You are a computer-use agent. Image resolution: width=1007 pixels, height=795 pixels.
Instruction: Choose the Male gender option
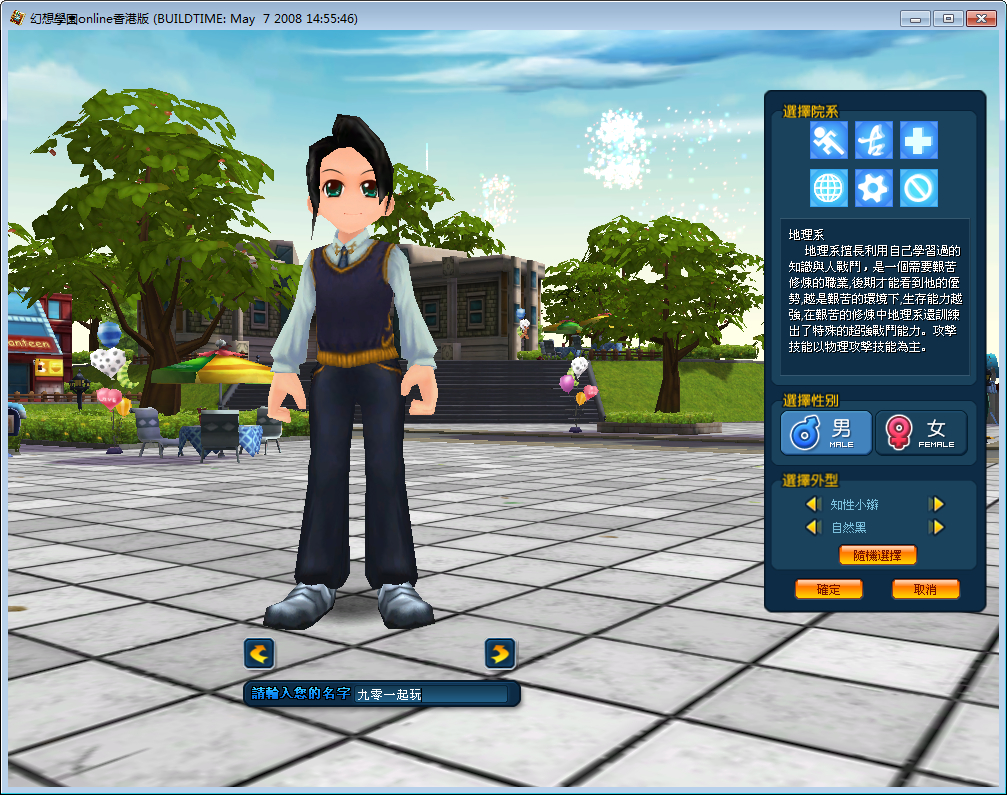[826, 433]
